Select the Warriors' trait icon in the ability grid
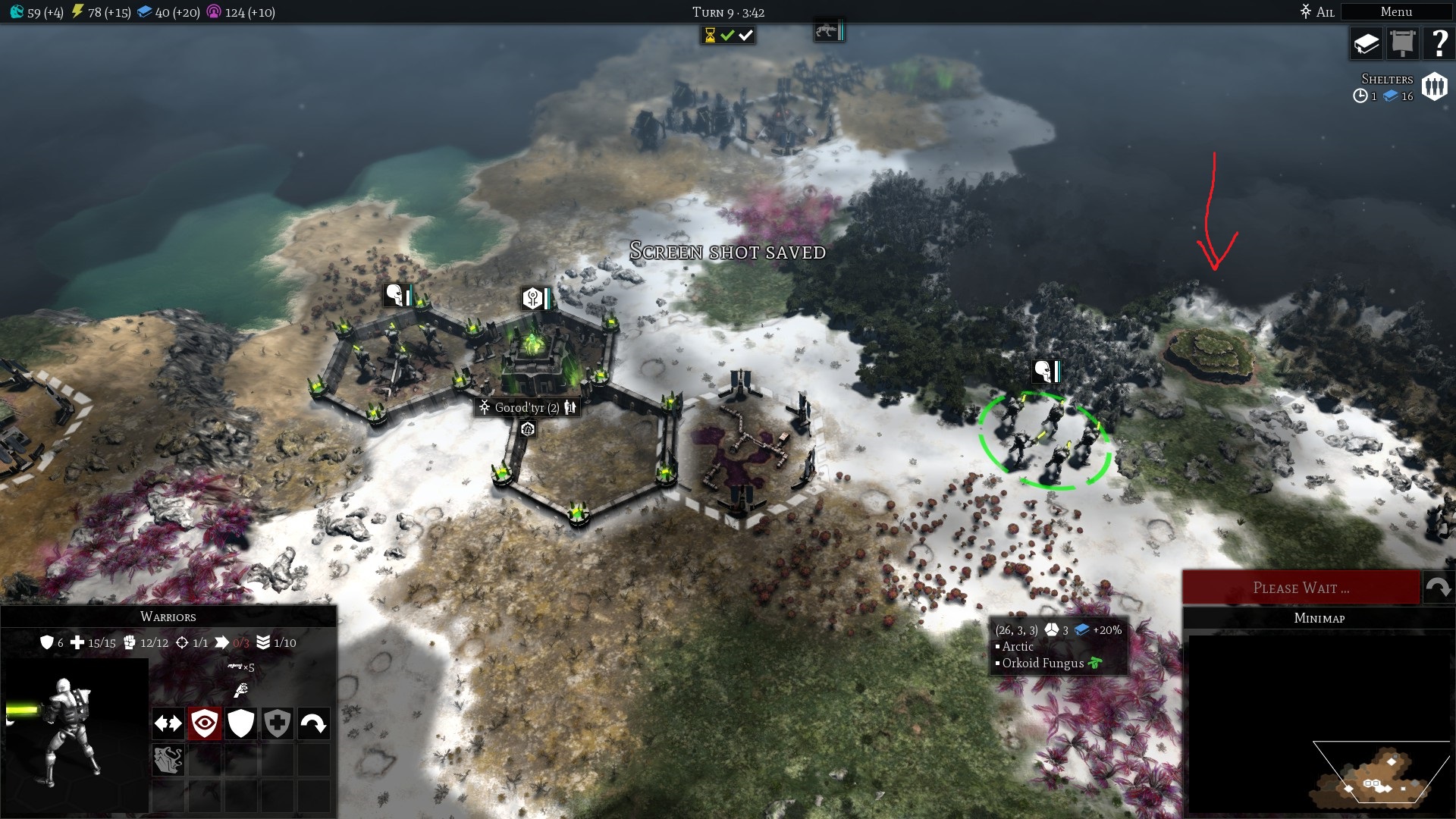 170,758
